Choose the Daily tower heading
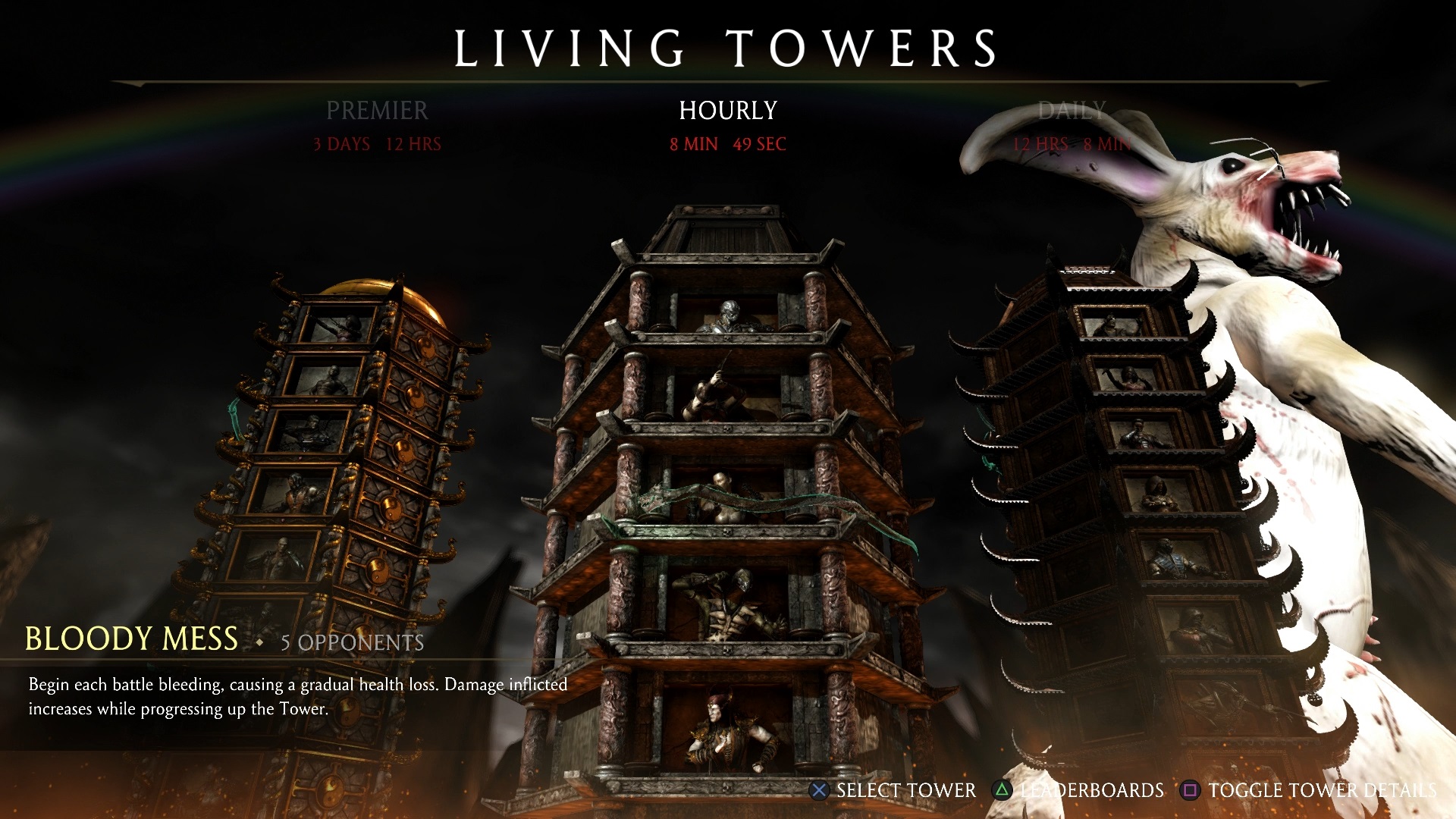The image size is (1456, 819). [x=1072, y=111]
